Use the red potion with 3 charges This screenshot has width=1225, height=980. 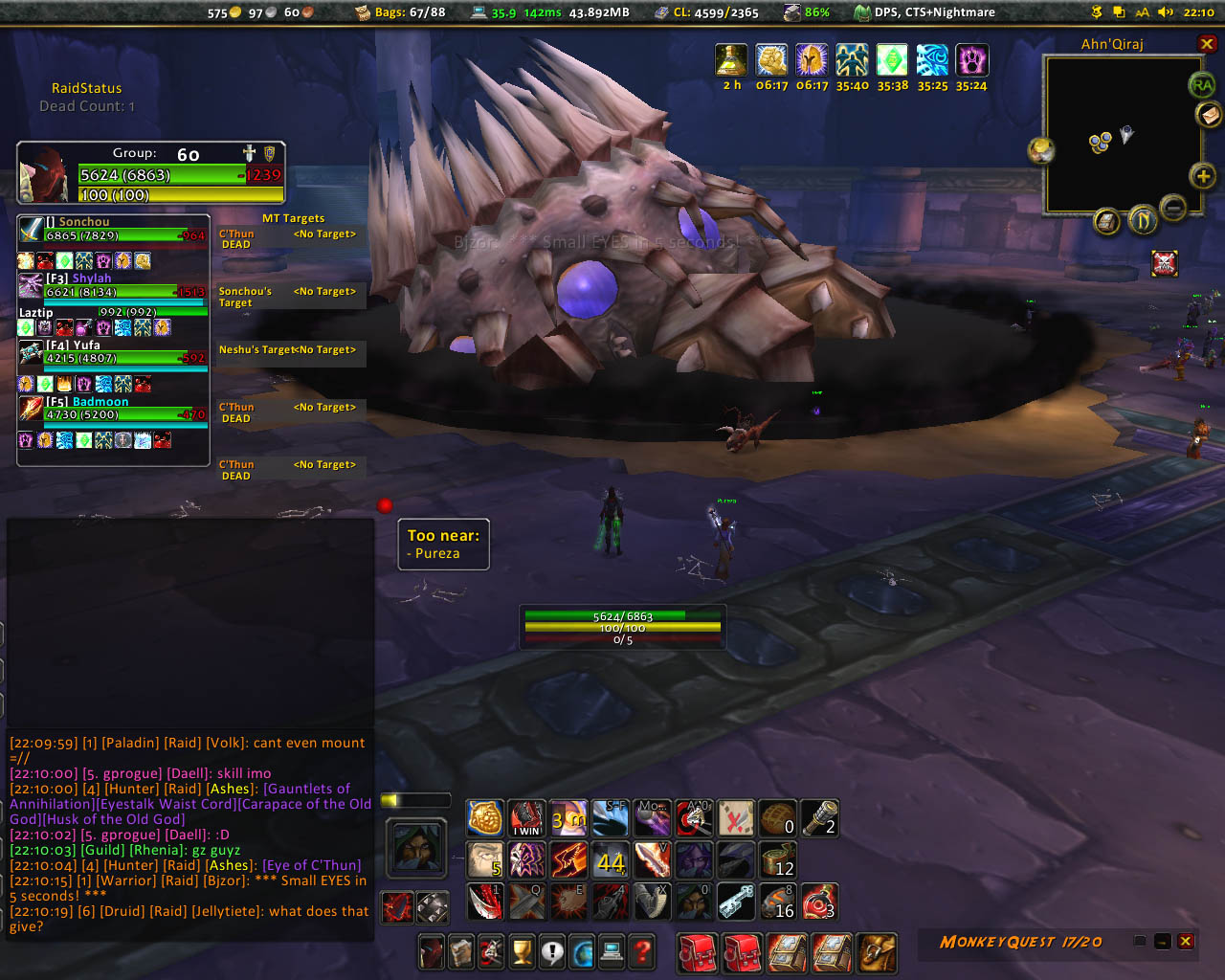(x=819, y=902)
